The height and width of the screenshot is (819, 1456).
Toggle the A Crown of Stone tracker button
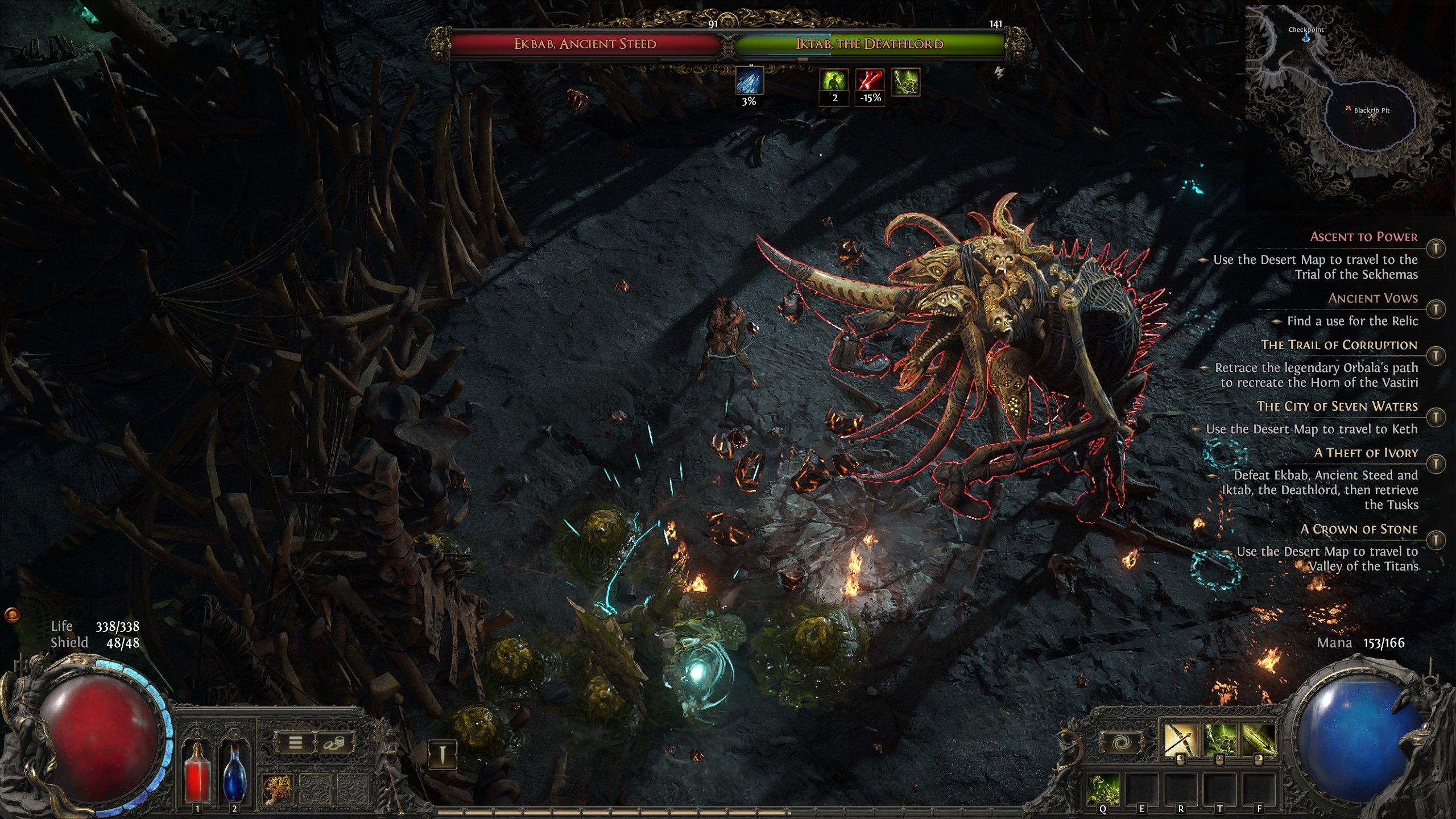[1437, 539]
